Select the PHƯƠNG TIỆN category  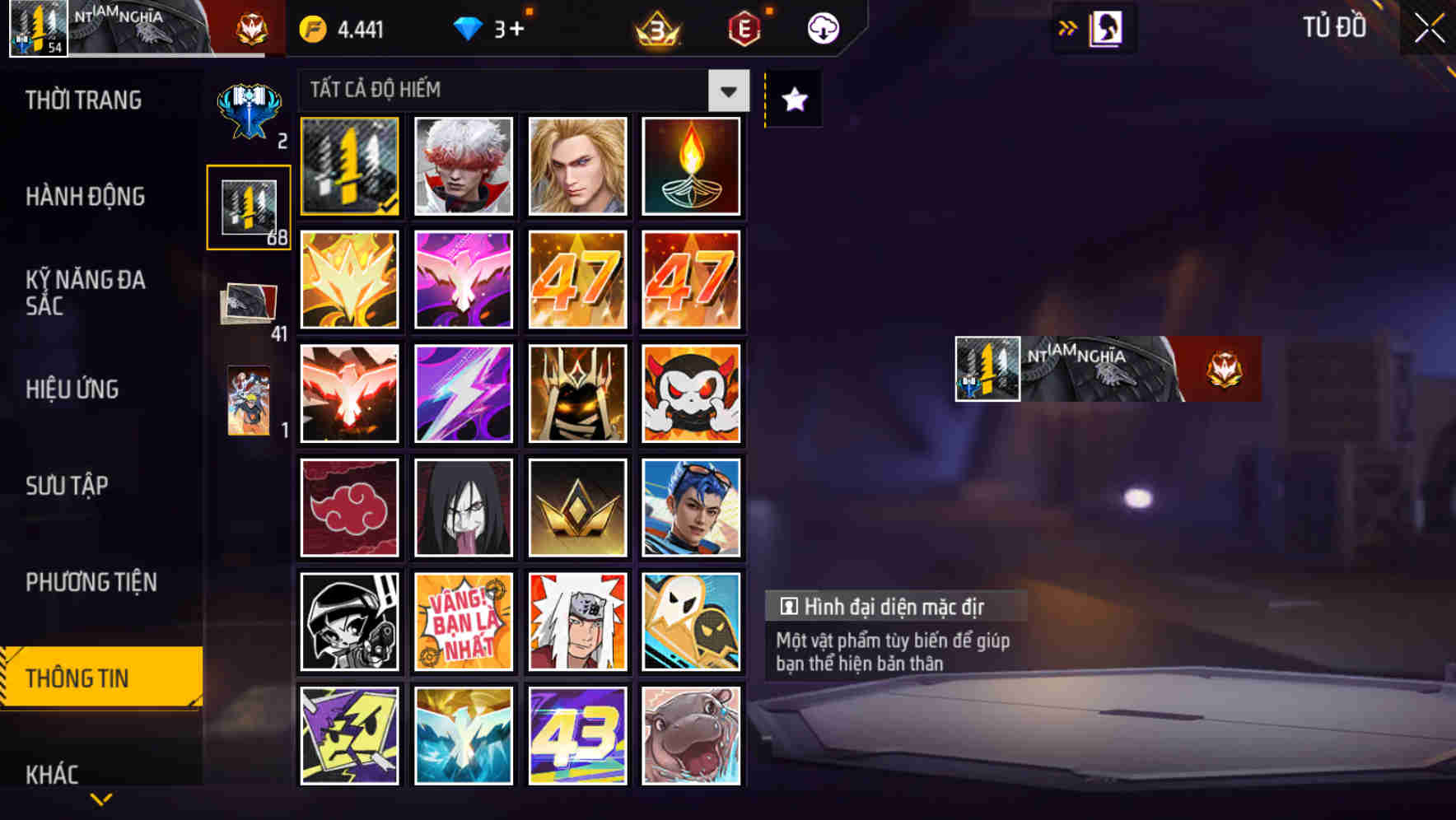[91, 581]
